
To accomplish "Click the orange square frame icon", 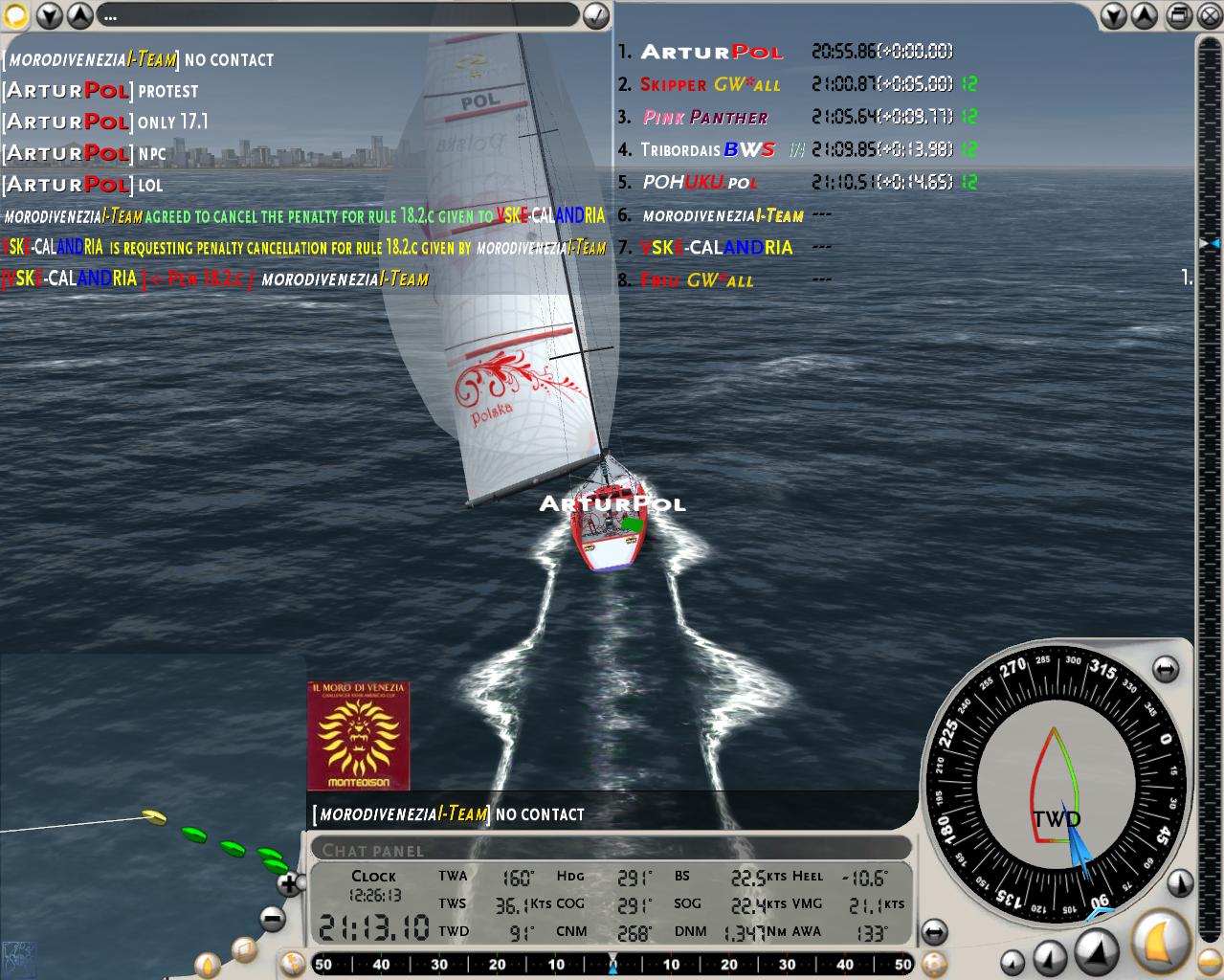I will click(244, 950).
